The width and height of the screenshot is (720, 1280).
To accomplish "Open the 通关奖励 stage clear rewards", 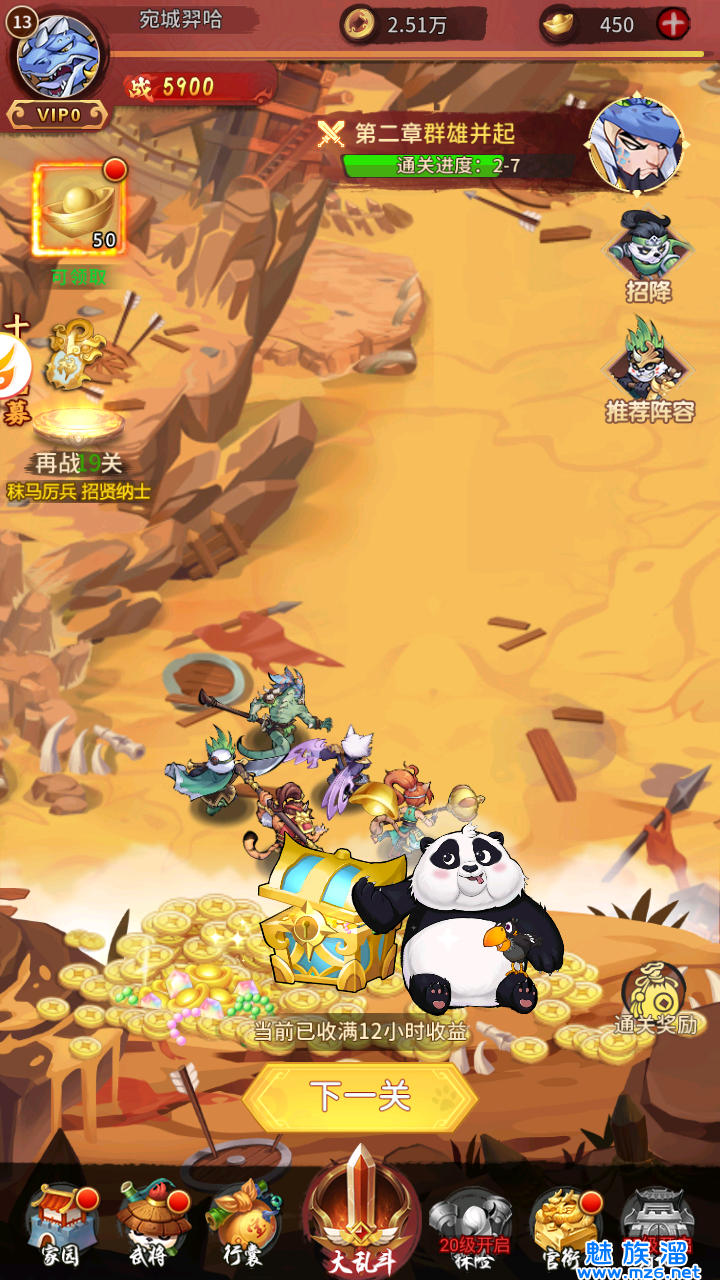I will click(655, 997).
